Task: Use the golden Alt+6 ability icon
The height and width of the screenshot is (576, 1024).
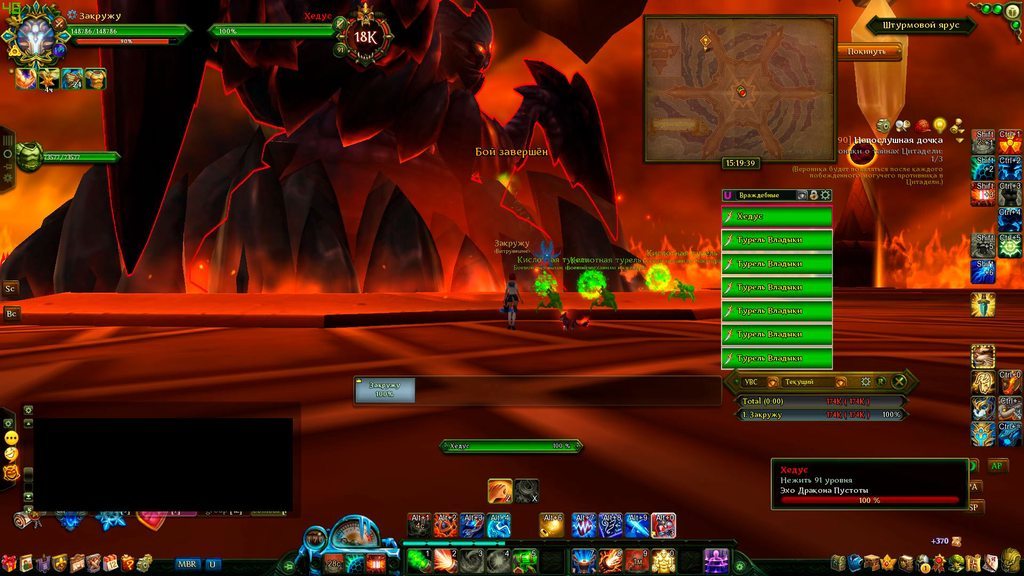Action: (x=552, y=525)
